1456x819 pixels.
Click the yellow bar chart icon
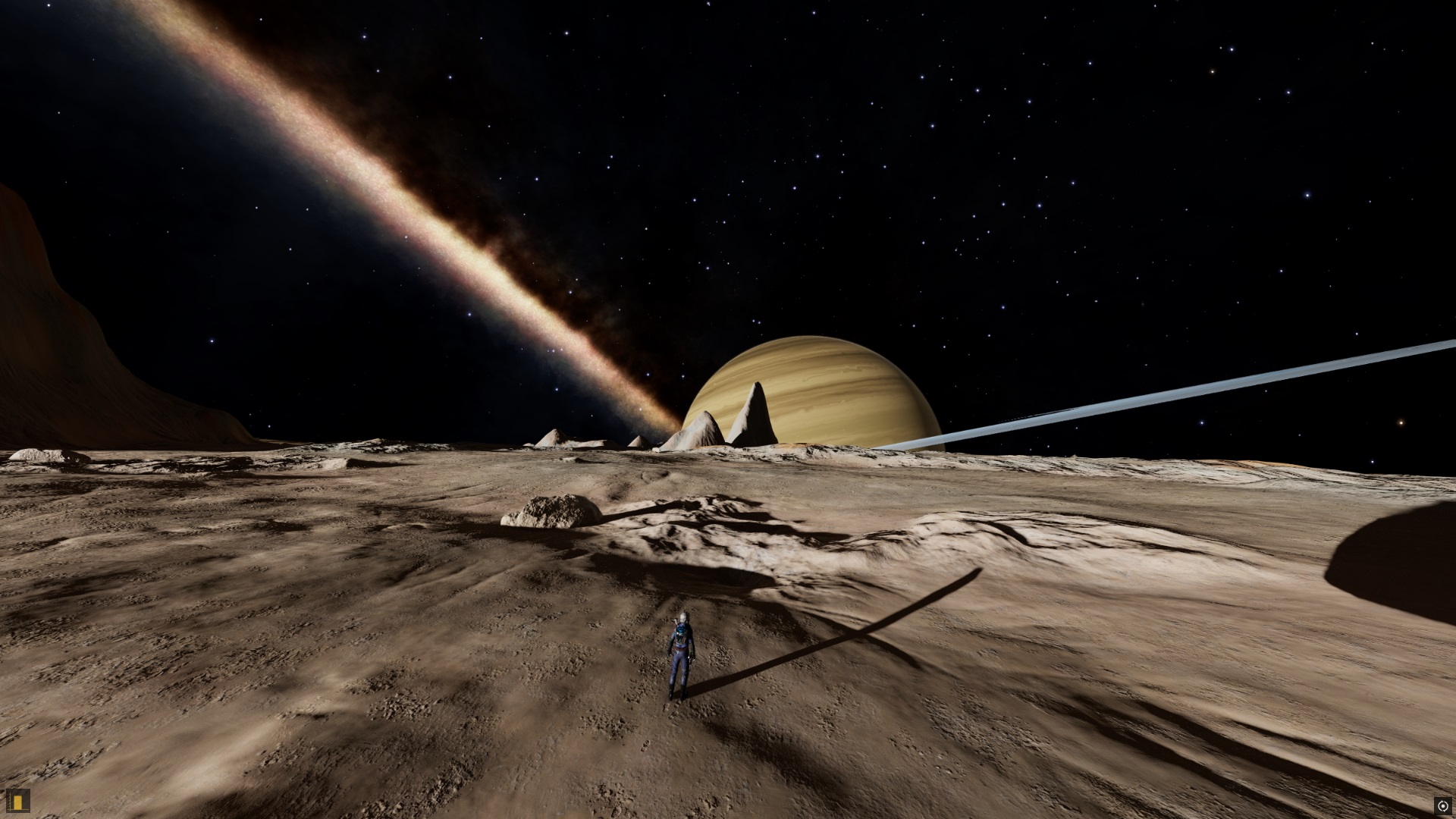pos(17,799)
